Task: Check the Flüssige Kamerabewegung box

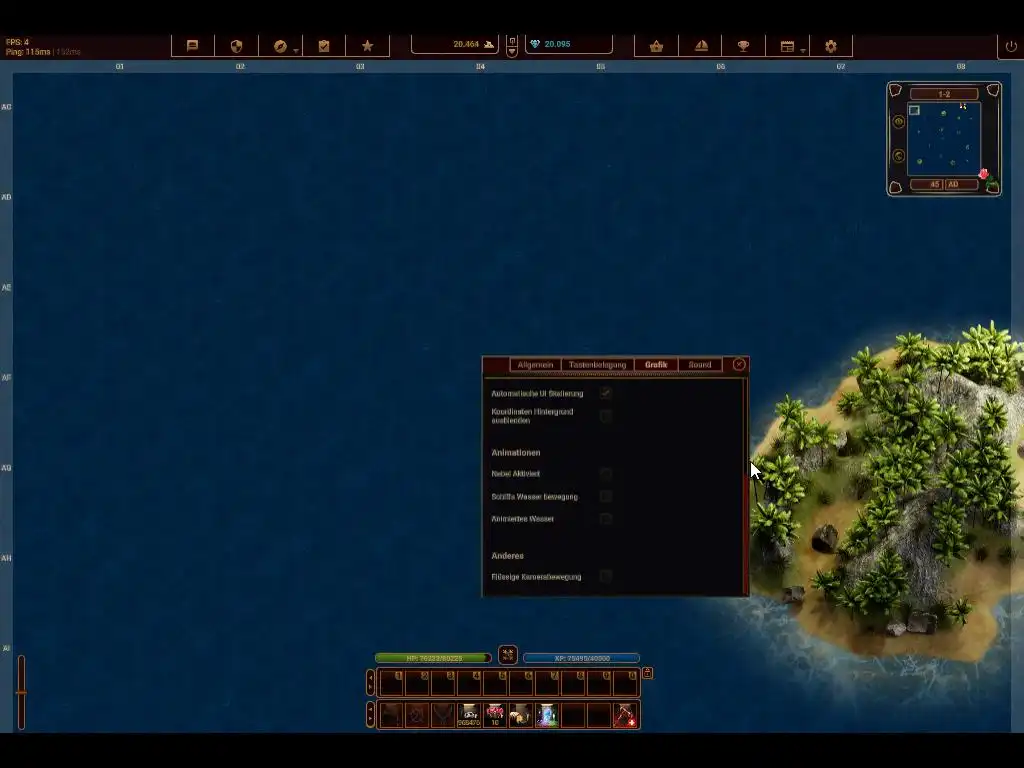Action: click(x=606, y=576)
